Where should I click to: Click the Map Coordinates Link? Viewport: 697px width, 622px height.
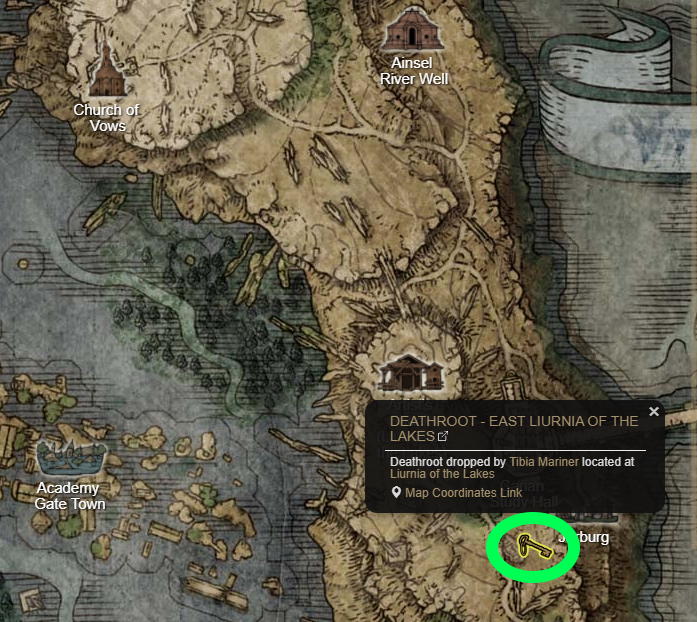[463, 493]
